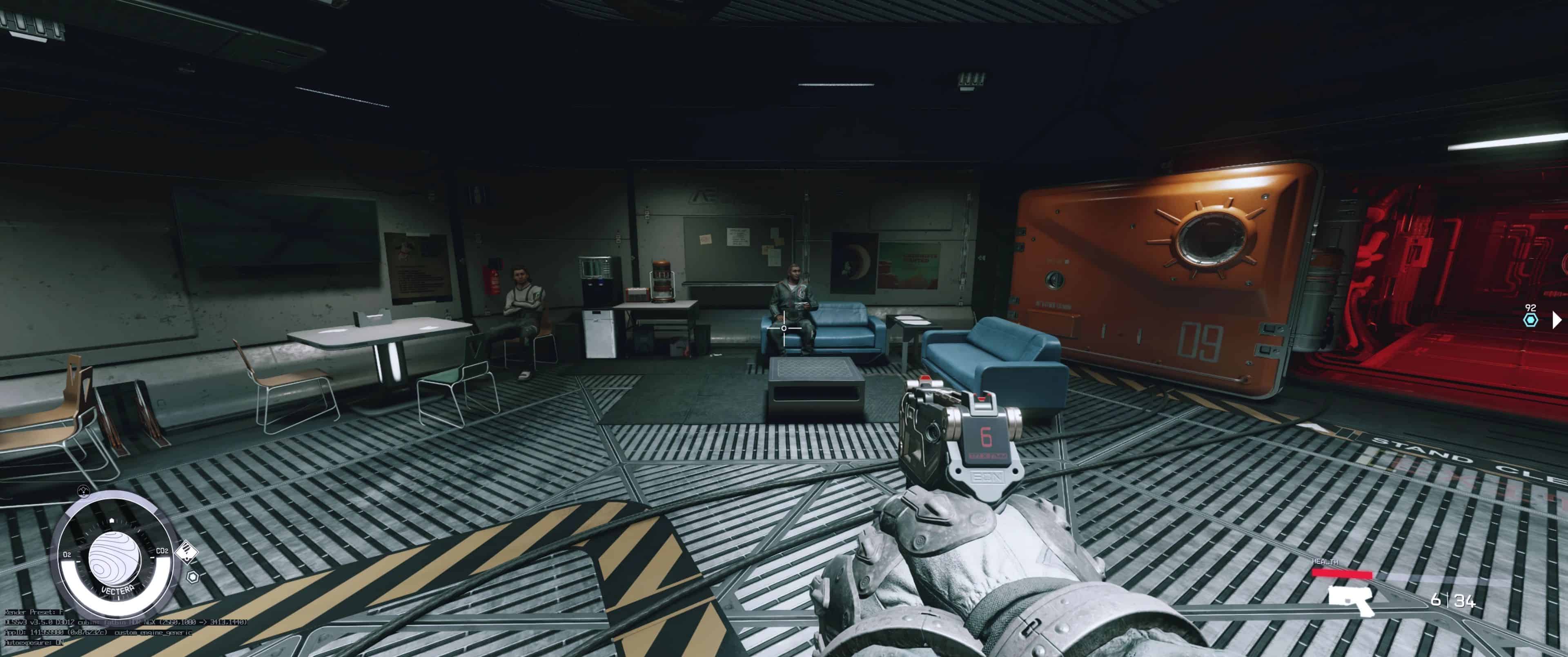
Task: Click the round emblem icon atop the compass
Action: click(84, 491)
